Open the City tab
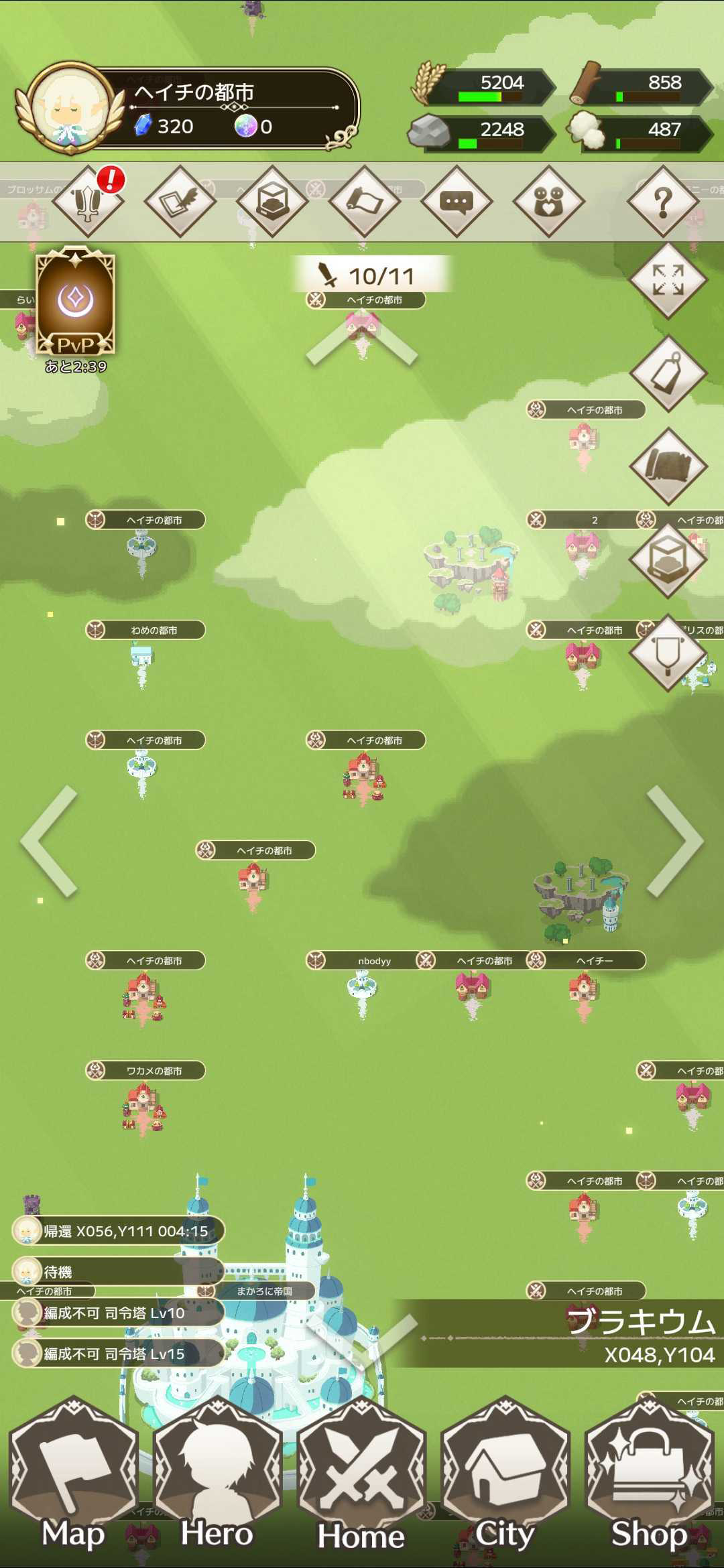Image resolution: width=724 pixels, height=1568 pixels. pyautogui.click(x=505, y=1481)
